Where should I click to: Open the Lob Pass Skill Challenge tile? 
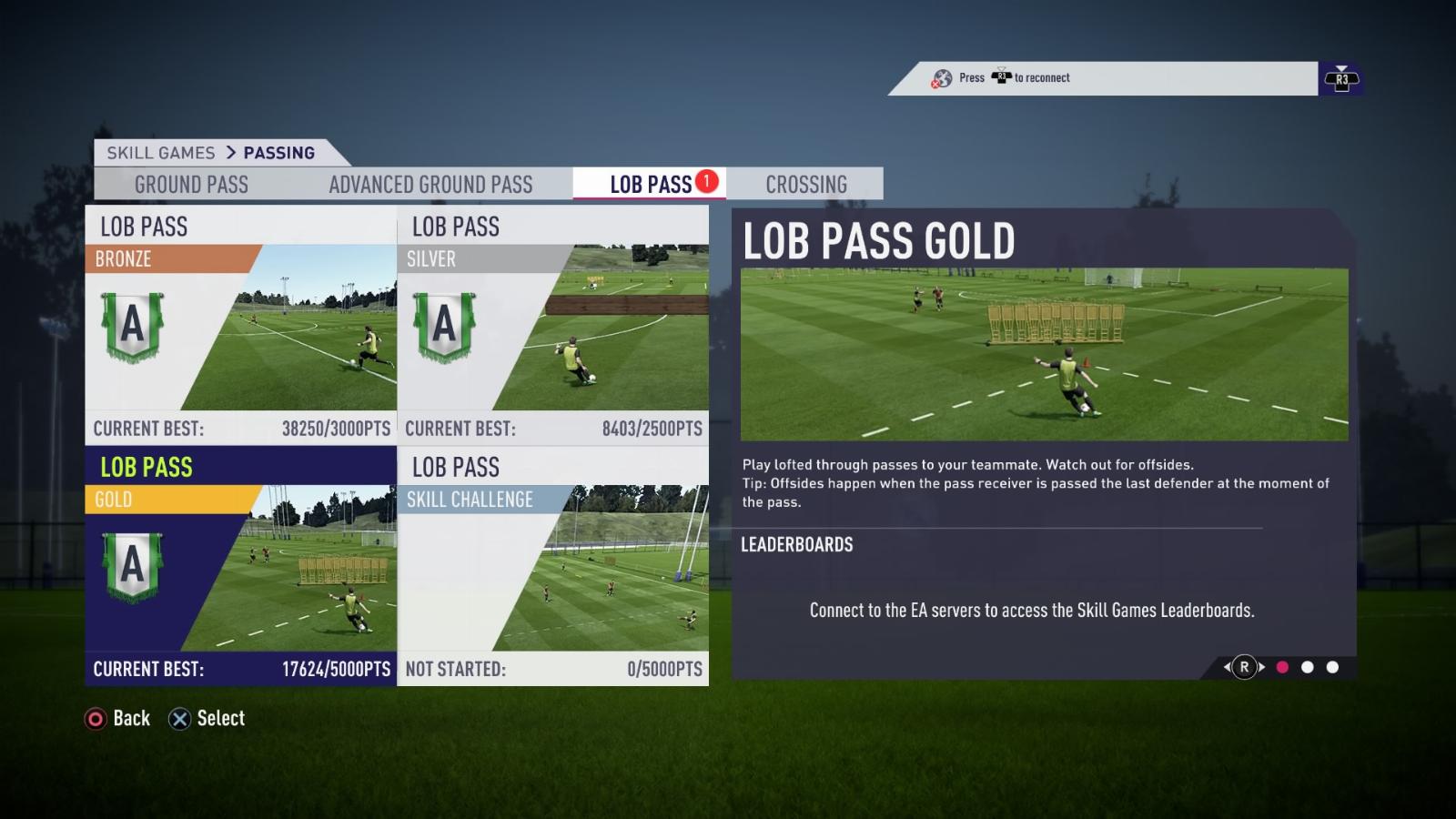[x=553, y=565]
